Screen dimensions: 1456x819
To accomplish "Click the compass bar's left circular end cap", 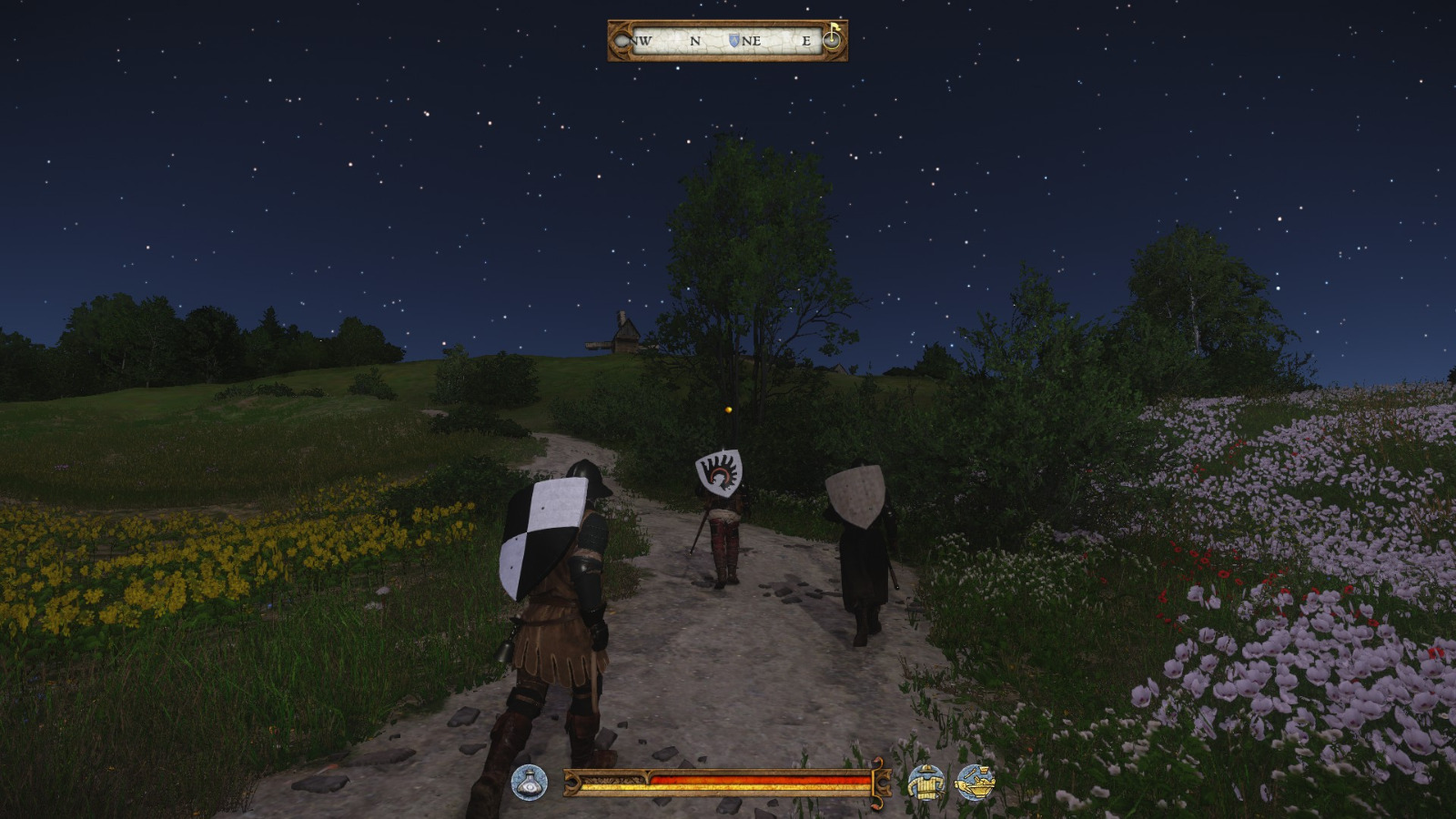I will 622,39.
